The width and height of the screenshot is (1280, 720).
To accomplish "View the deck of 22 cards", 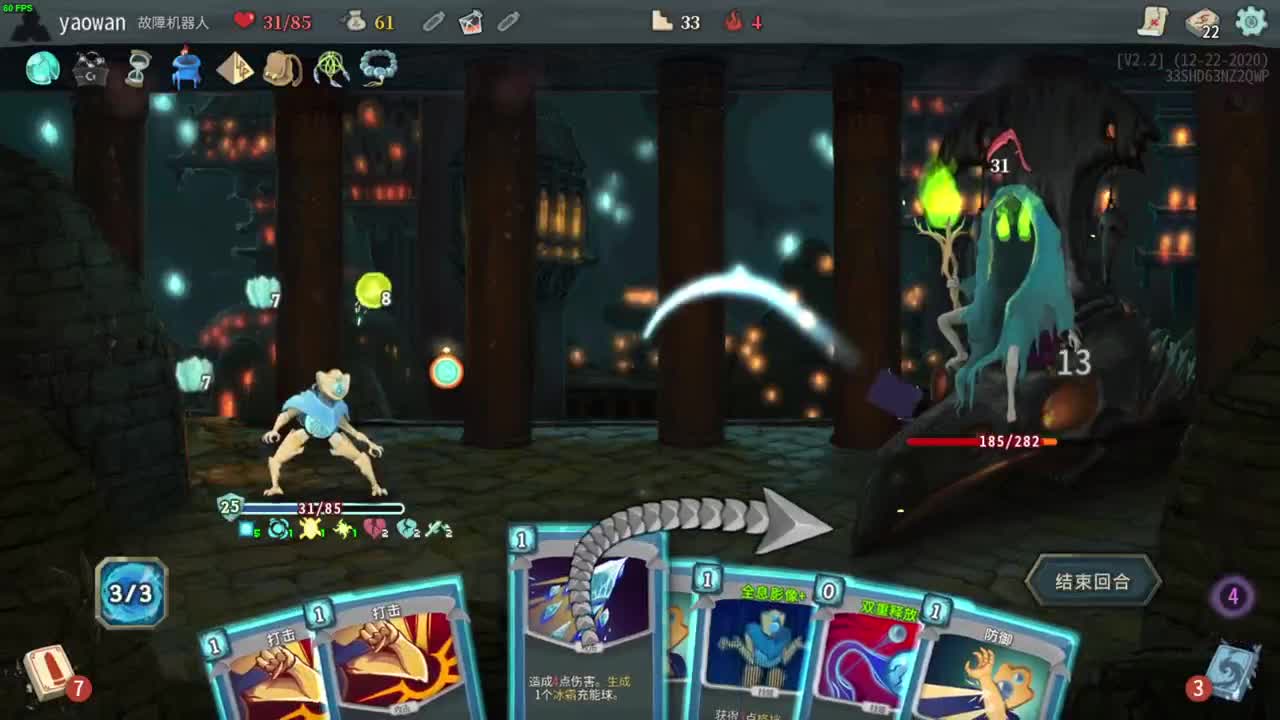I will point(1201,22).
